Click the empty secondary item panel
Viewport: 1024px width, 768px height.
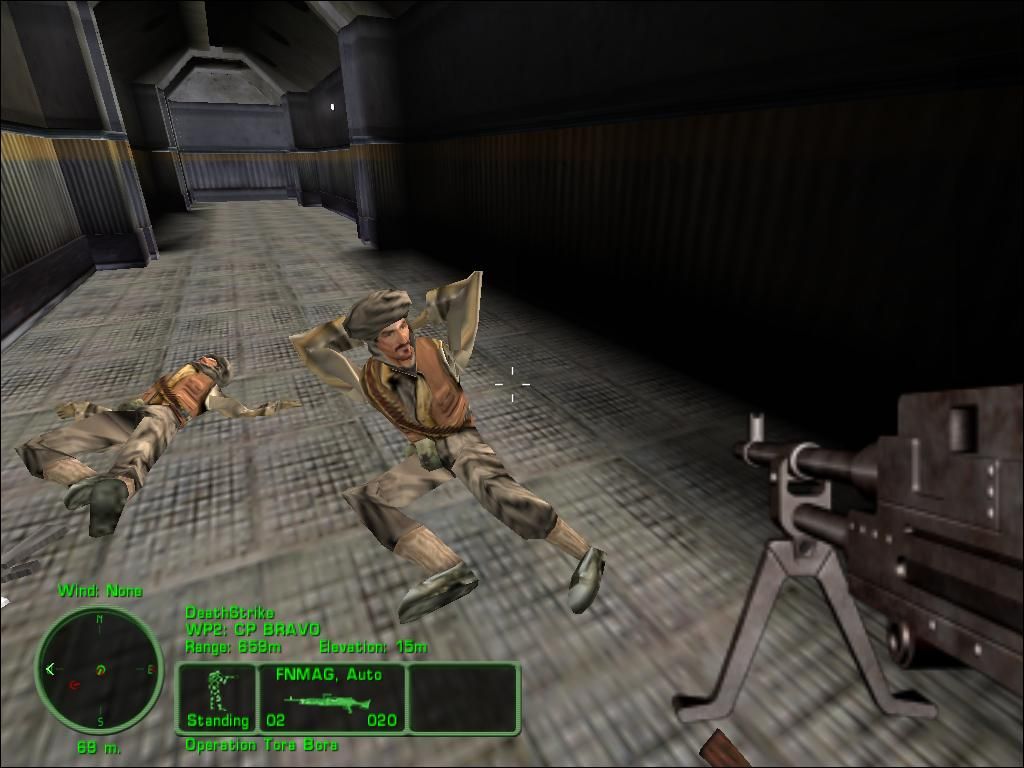coord(463,698)
